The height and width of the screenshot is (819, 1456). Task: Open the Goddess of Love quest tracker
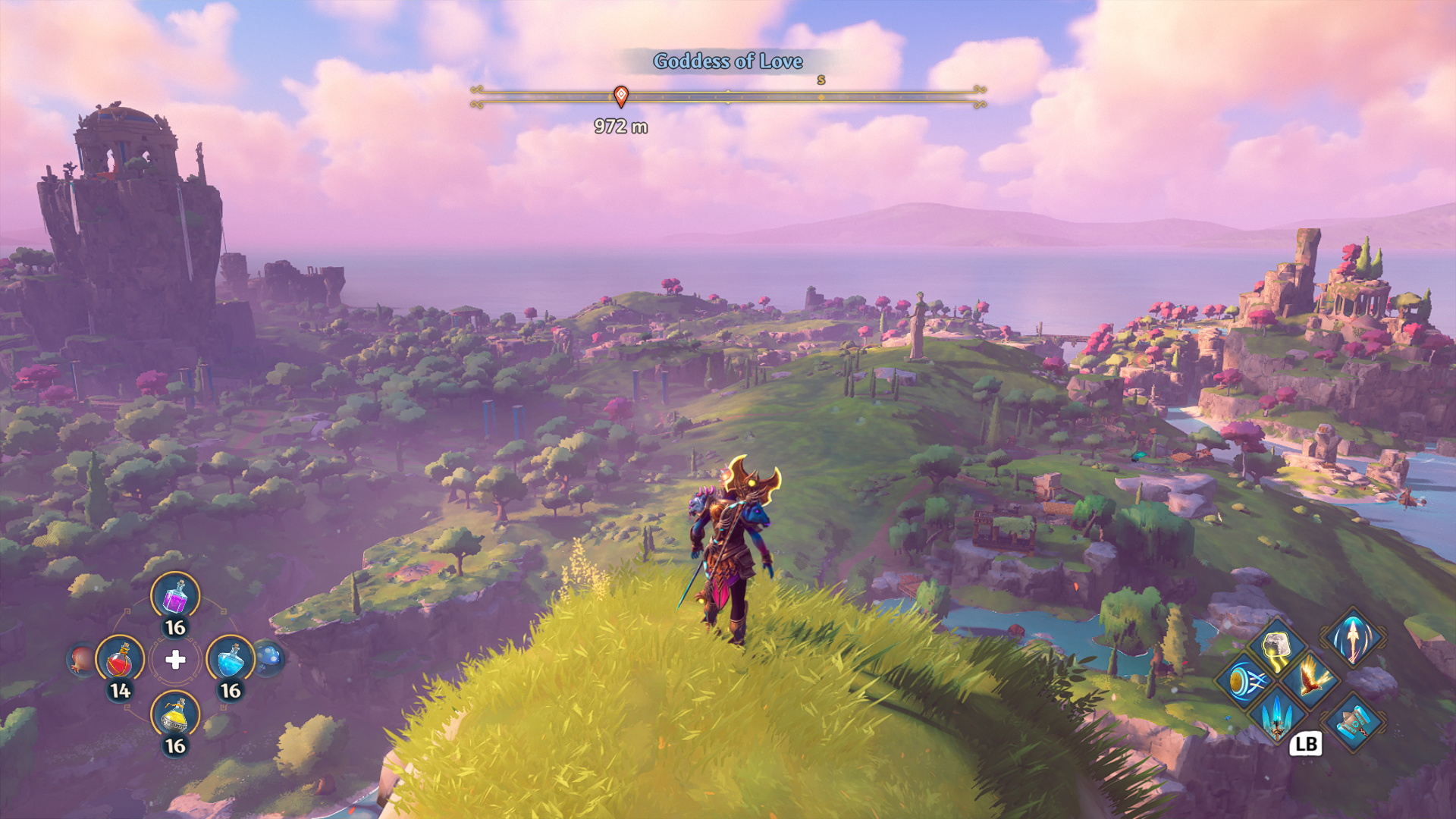coord(728,61)
